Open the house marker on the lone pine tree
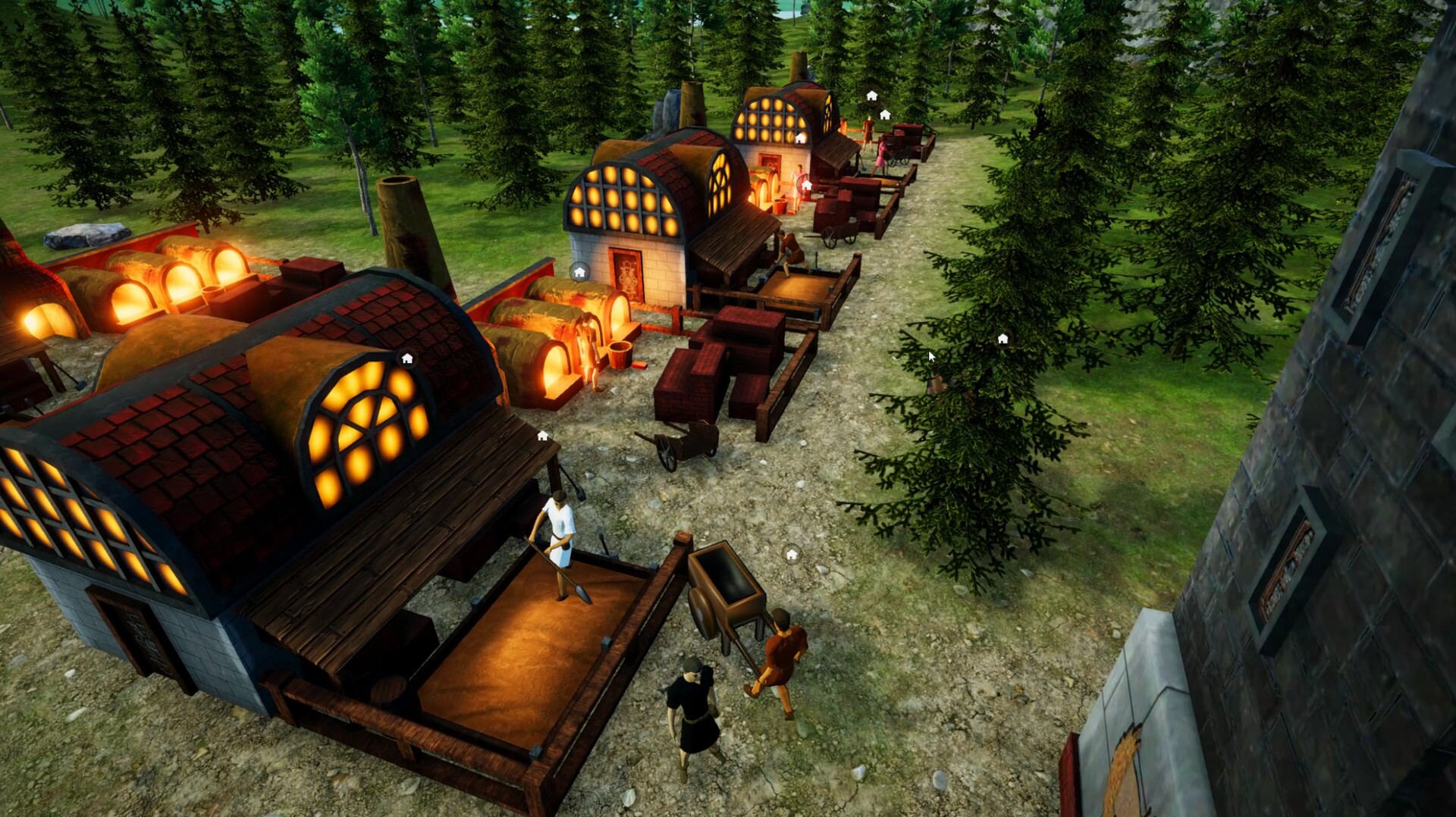This screenshot has height=817, width=1456. [1003, 339]
